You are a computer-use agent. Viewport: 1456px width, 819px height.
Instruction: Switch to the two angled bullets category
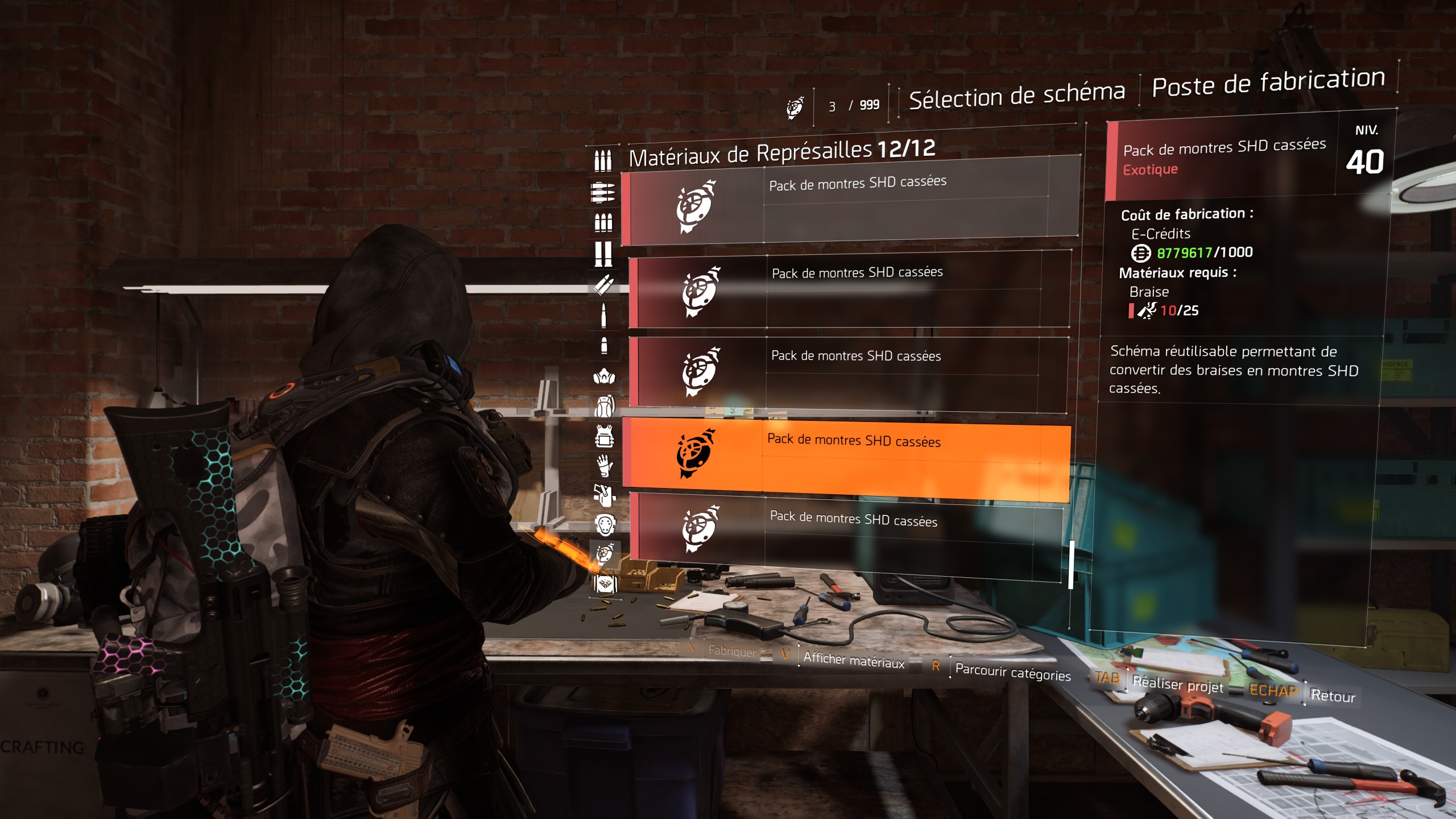coord(604,284)
